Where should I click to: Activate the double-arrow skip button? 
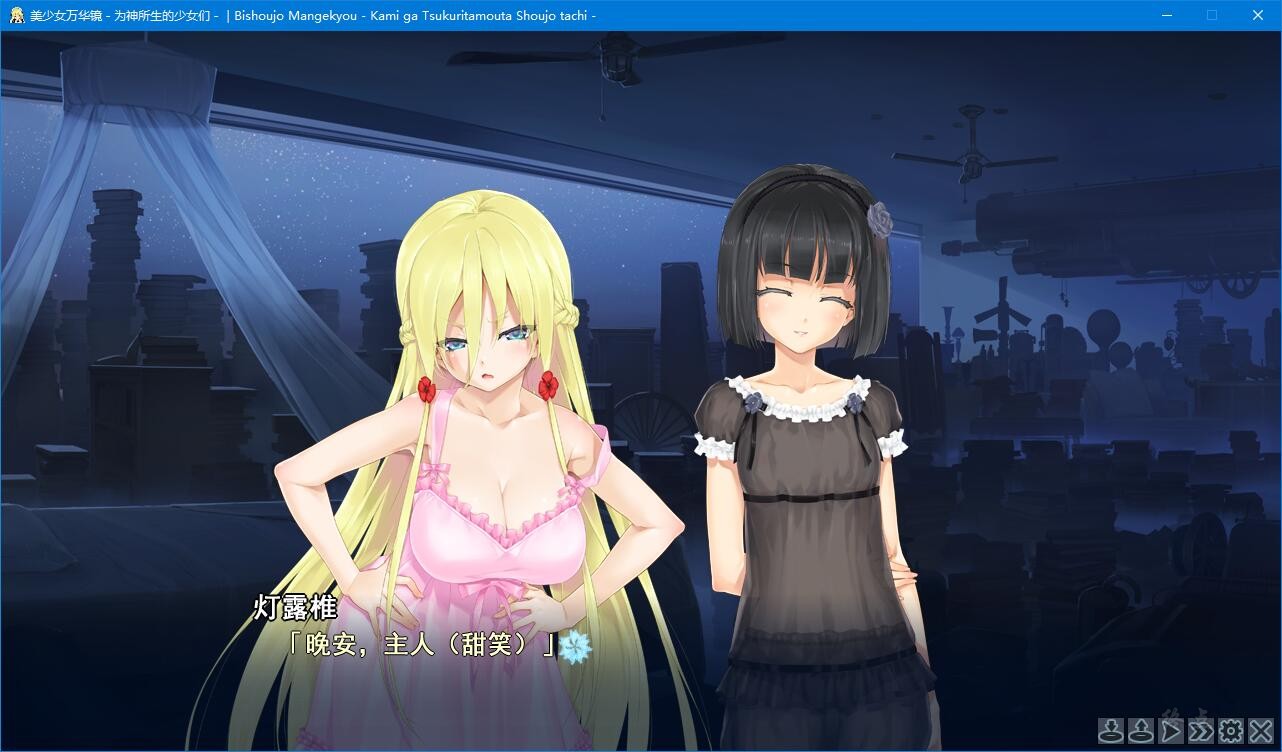pos(1200,731)
